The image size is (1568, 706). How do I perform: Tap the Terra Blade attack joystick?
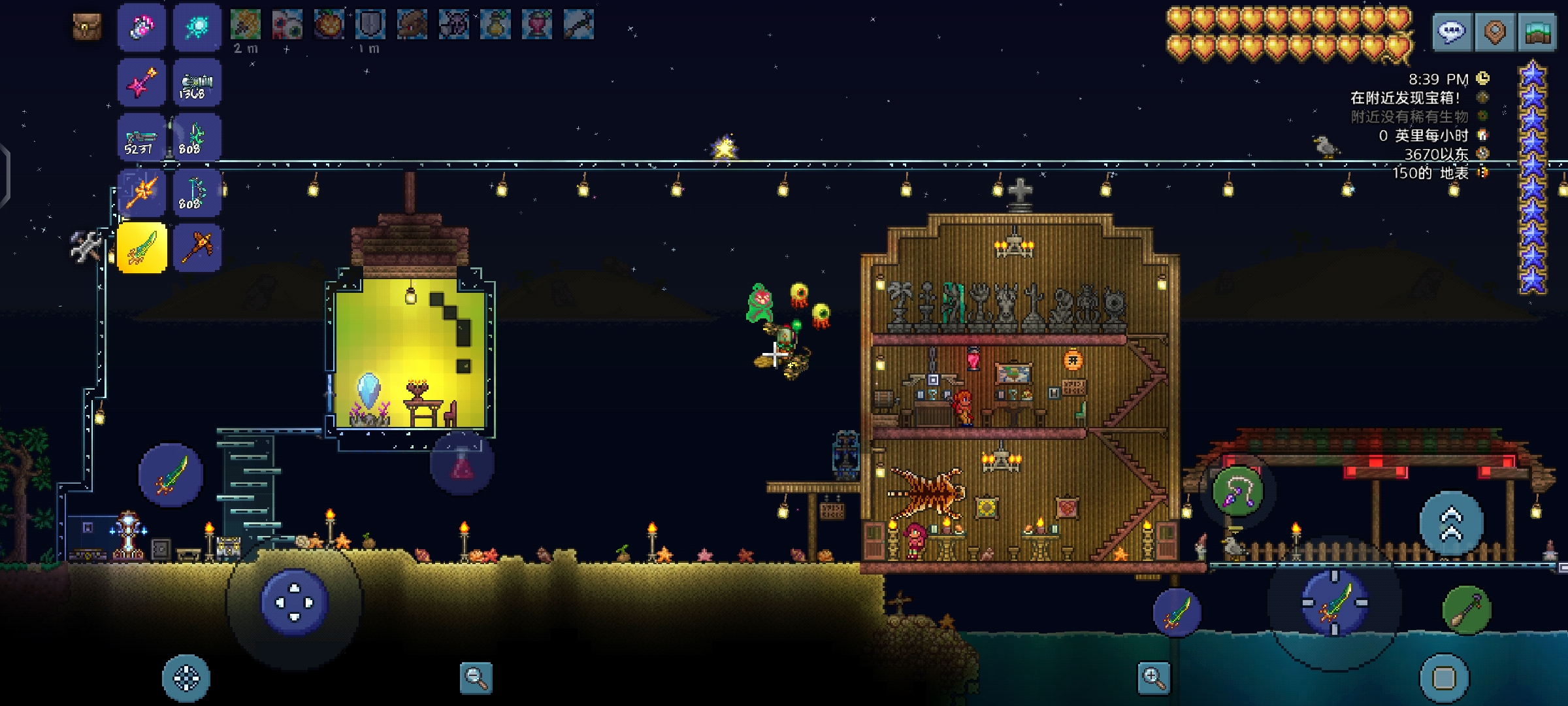(x=1334, y=603)
